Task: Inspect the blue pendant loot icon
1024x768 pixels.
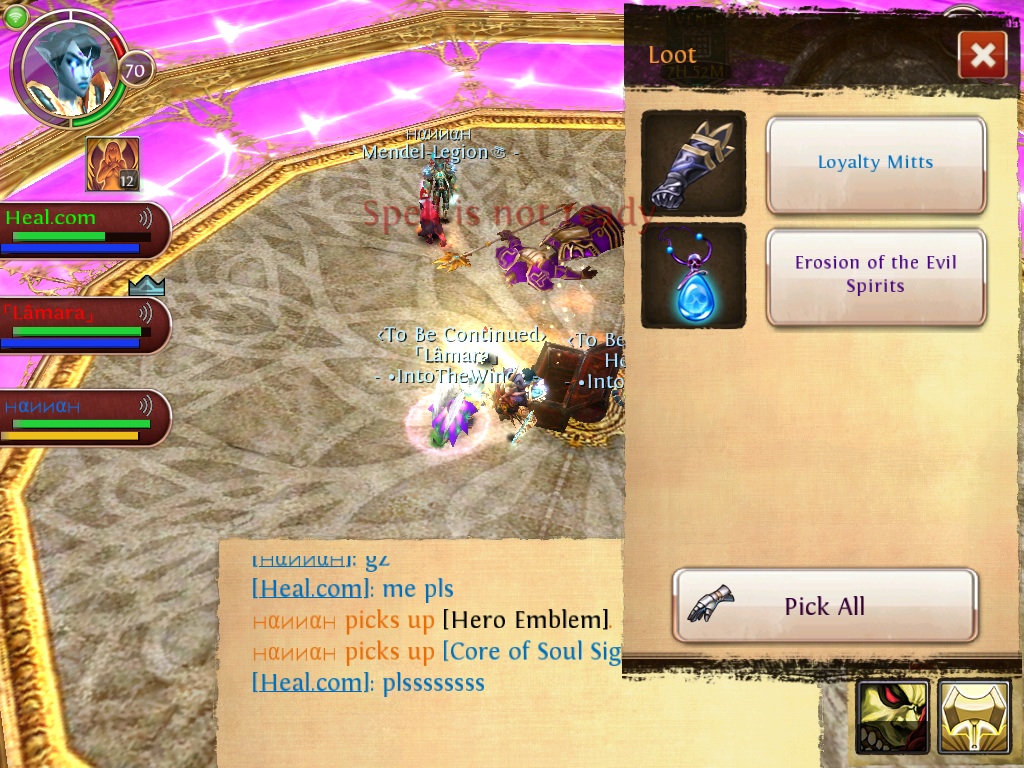Action: [693, 275]
